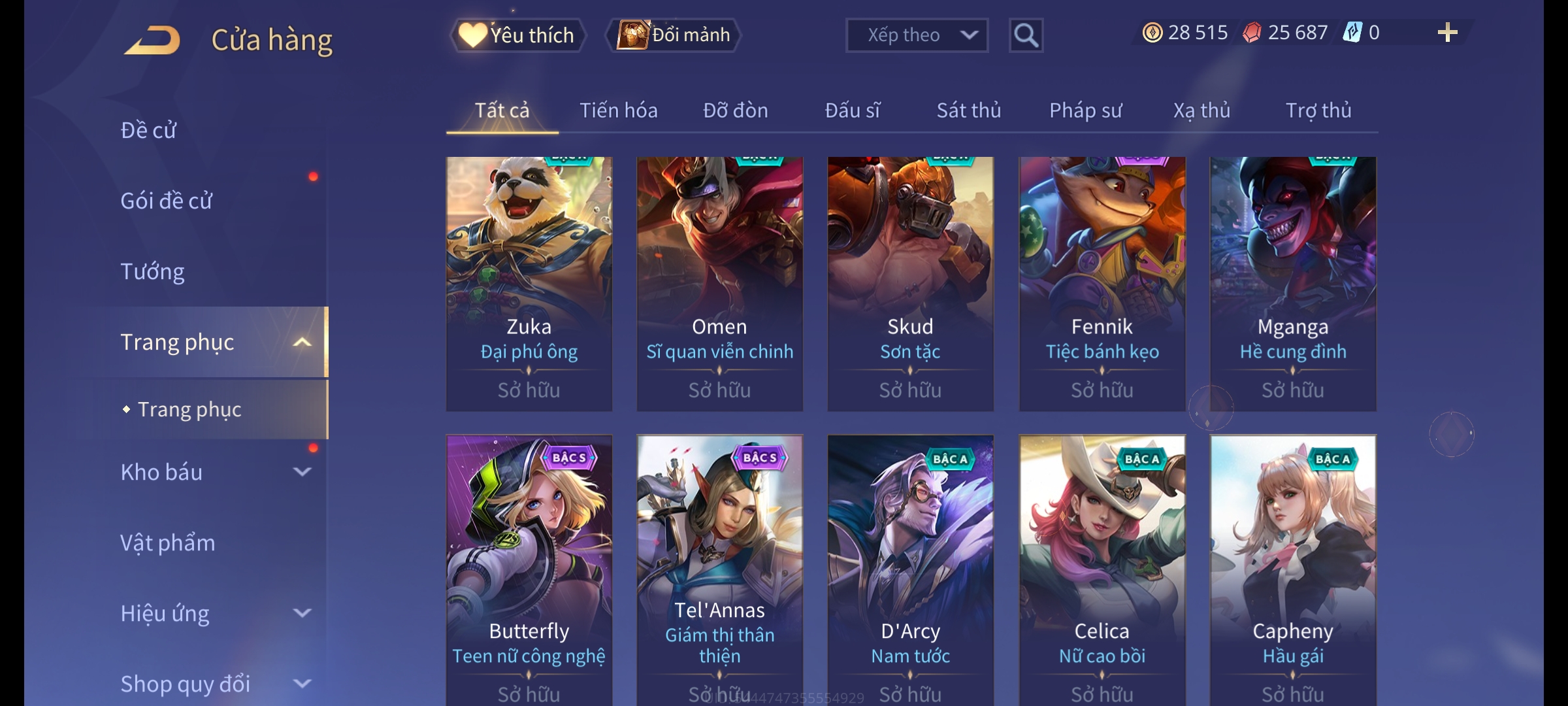The width and height of the screenshot is (1568, 706).
Task: Go to the Vật phẩm section
Action: point(167,543)
